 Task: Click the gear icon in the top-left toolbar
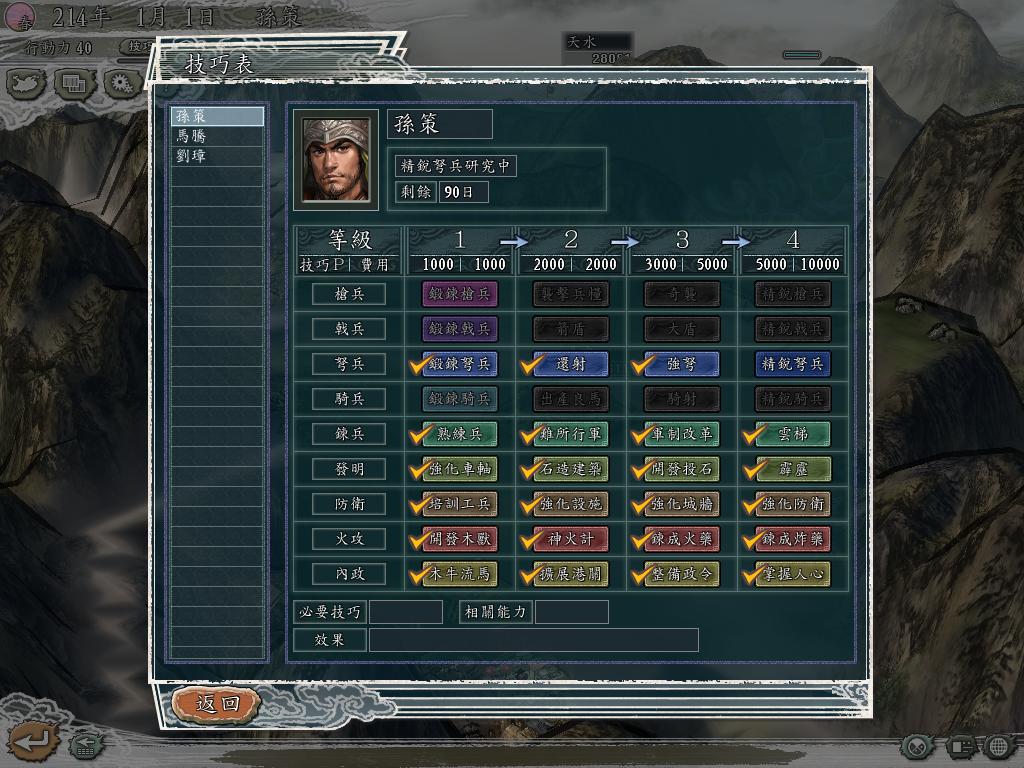(123, 83)
